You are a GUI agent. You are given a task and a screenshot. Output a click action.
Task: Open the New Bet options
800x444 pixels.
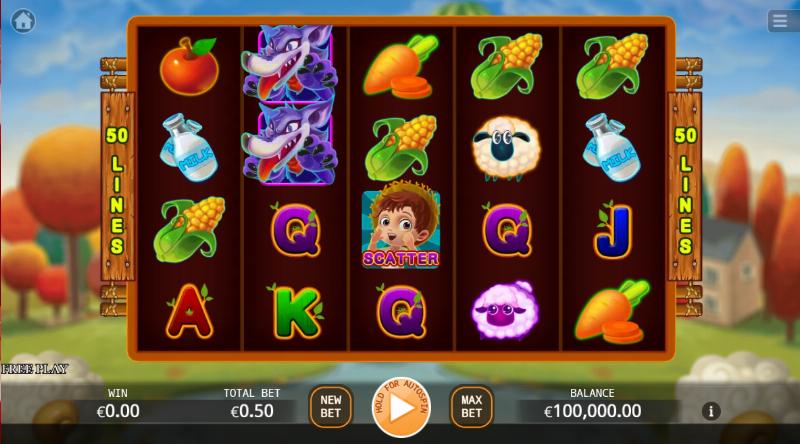click(331, 406)
